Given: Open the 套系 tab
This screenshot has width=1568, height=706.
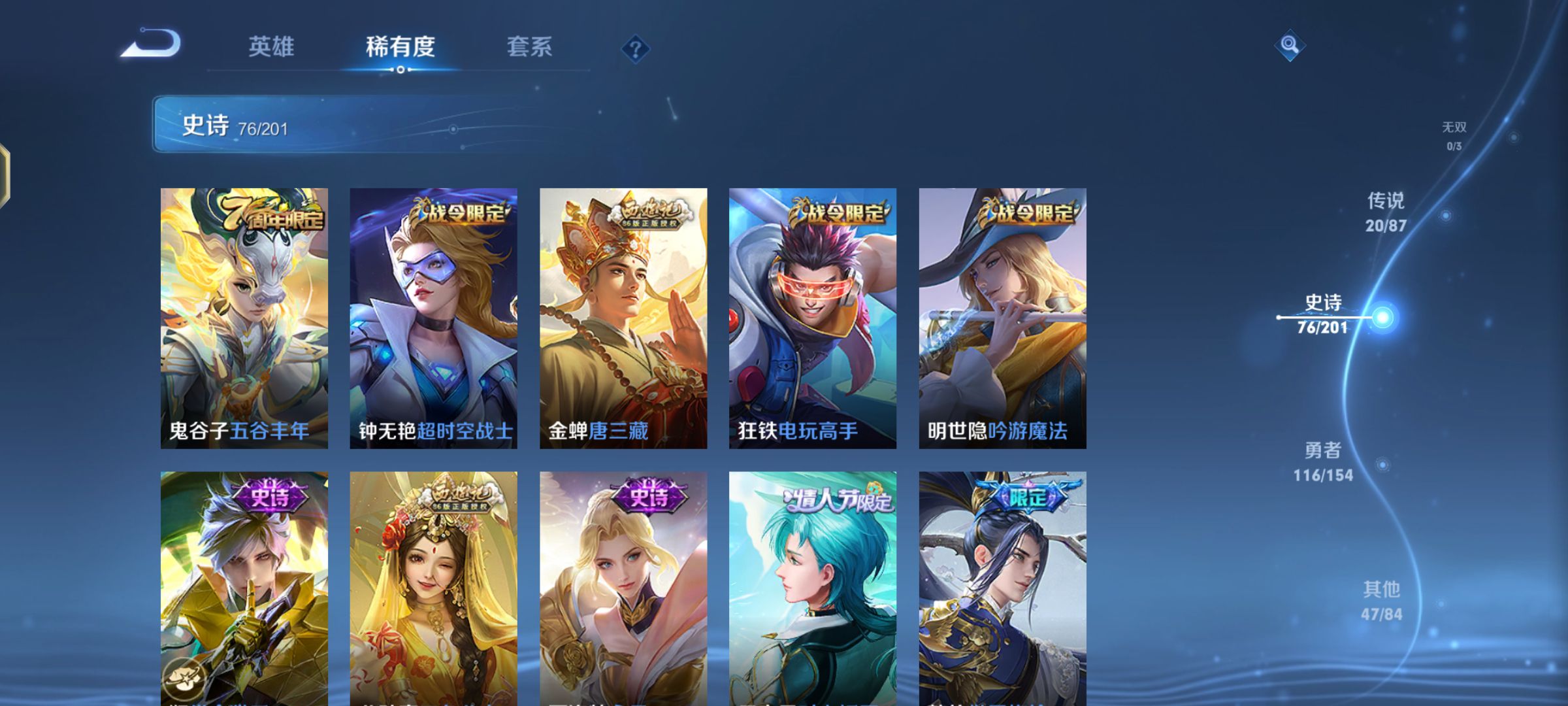Looking at the screenshot, I should coord(529,47).
